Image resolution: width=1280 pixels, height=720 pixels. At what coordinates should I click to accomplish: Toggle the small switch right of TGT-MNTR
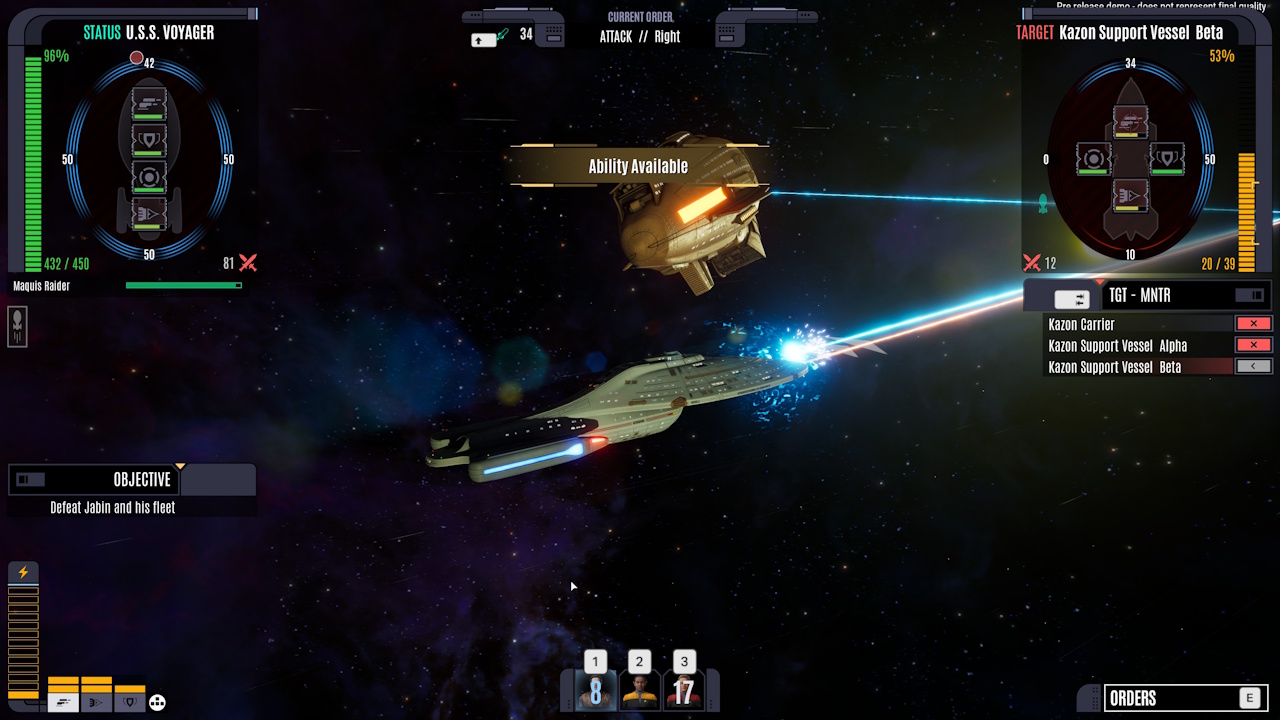tap(1250, 296)
